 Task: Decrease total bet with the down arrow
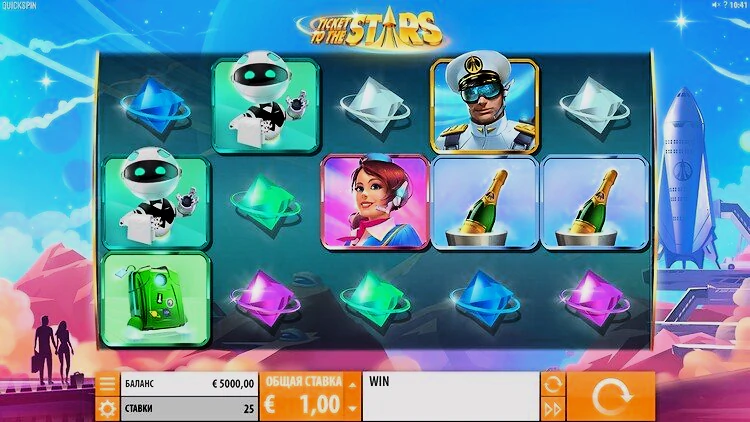(x=351, y=408)
